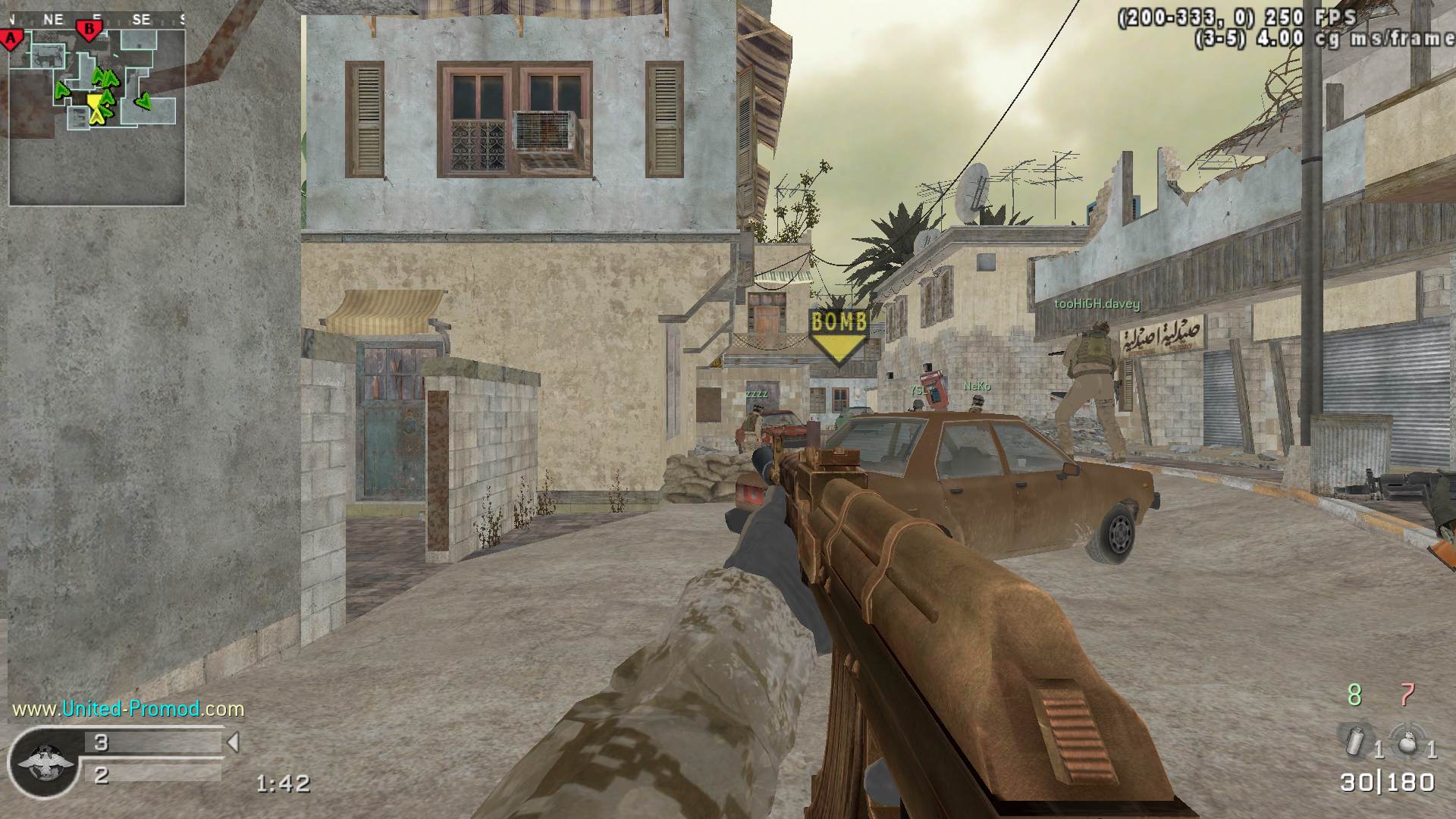This screenshot has height=819, width=1456.
Task: Select the special grenade canister icon
Action: 1354,741
